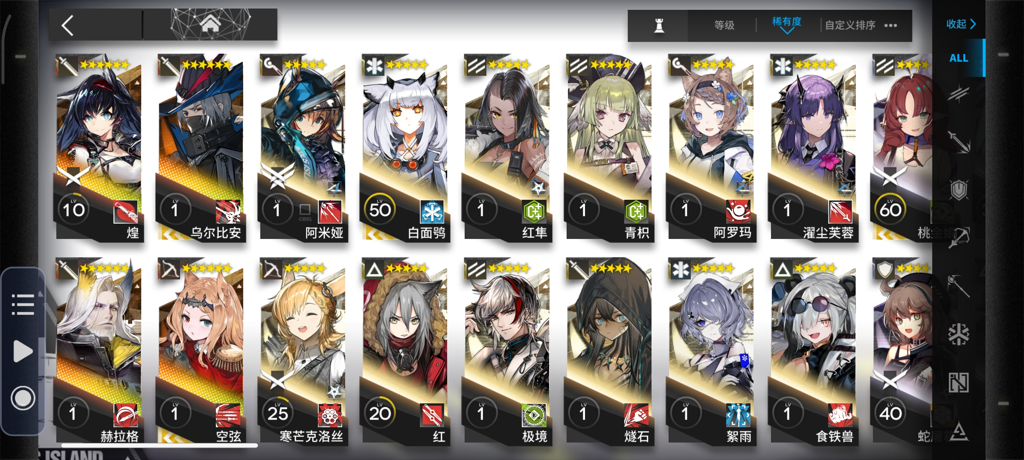Sort operators by 等级 (level)
Image resolution: width=1024 pixels, height=460 pixels.
tap(724, 25)
